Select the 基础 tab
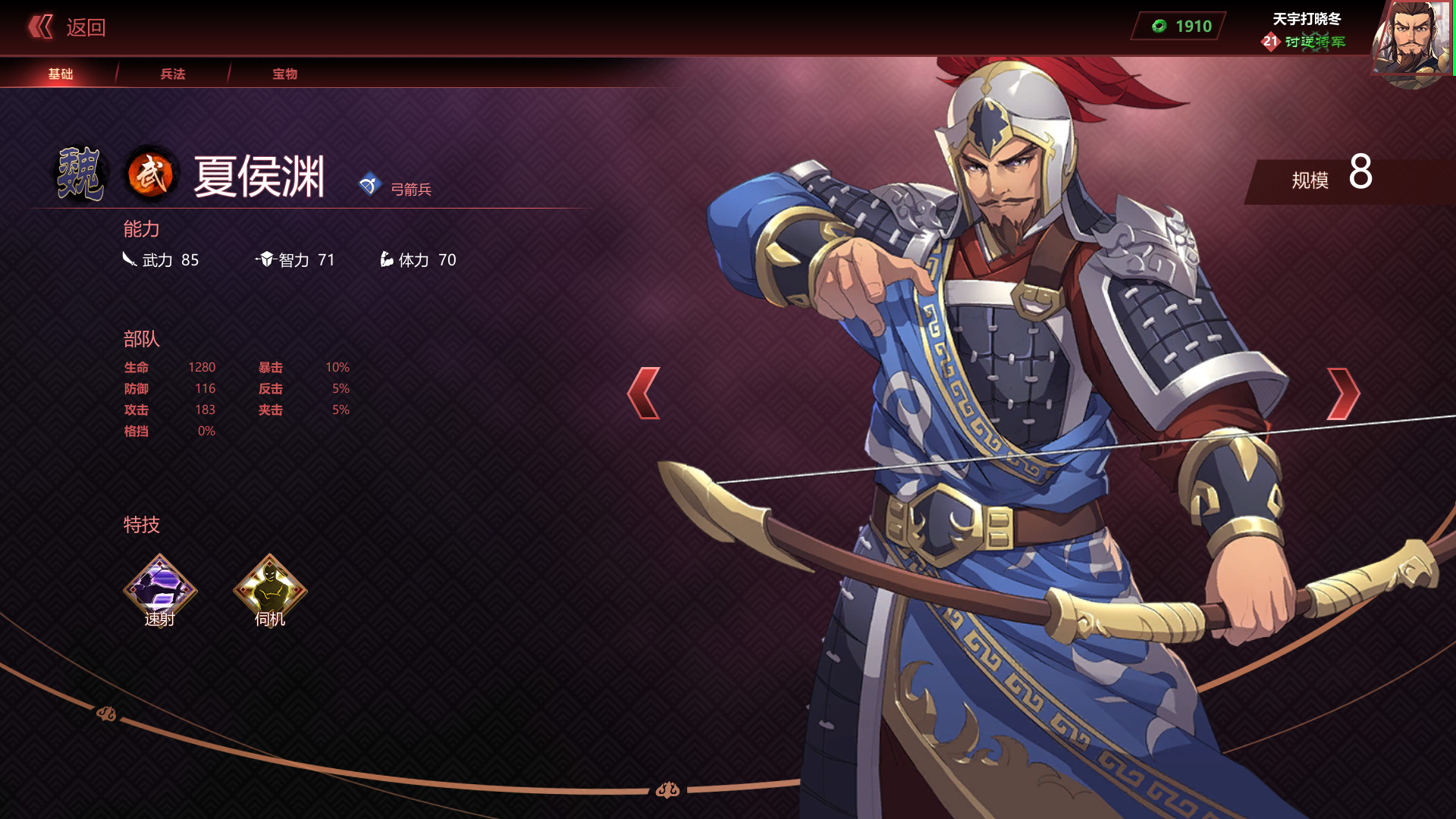 tap(60, 74)
